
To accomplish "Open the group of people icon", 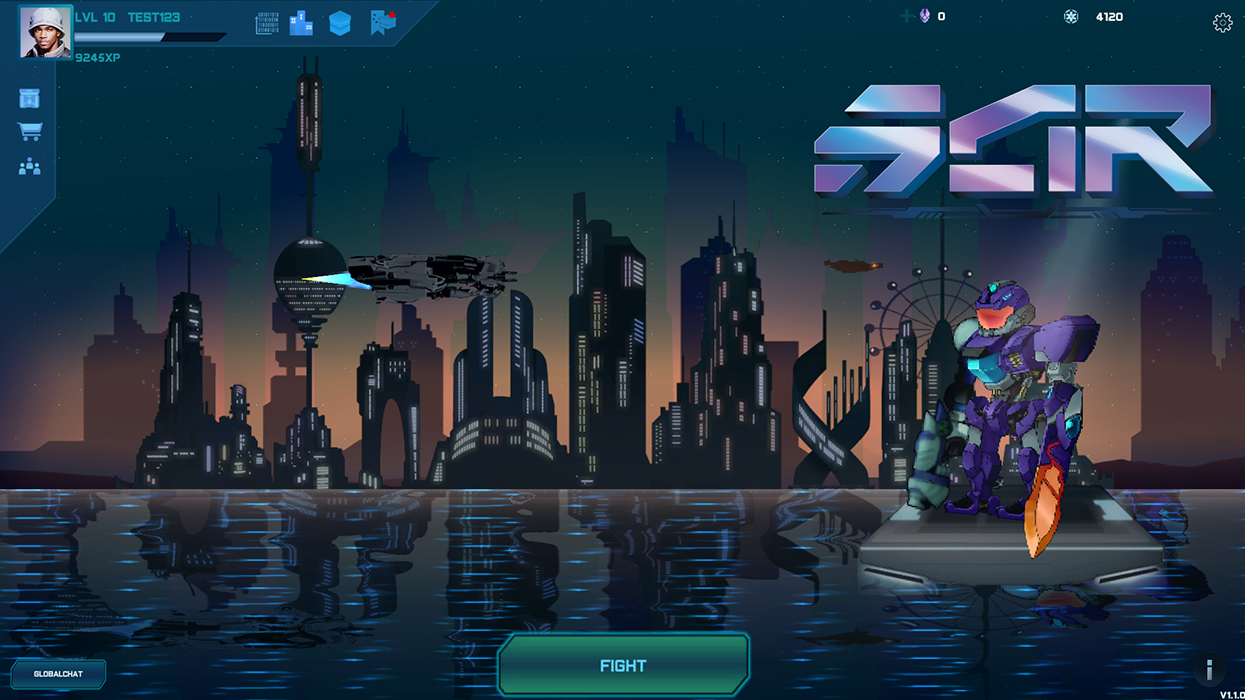I will click(29, 167).
